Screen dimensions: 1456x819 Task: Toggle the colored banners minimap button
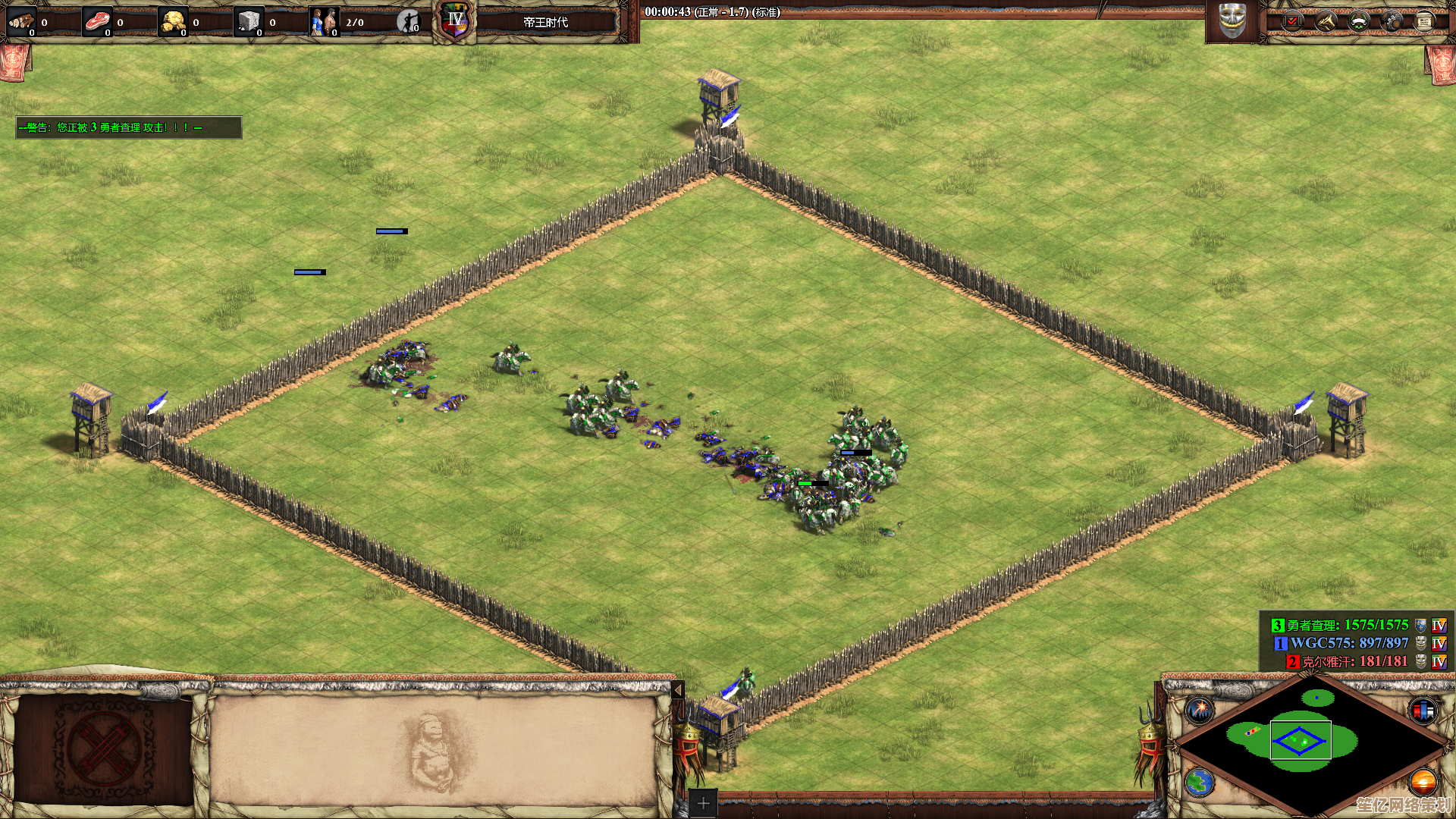point(1423,711)
